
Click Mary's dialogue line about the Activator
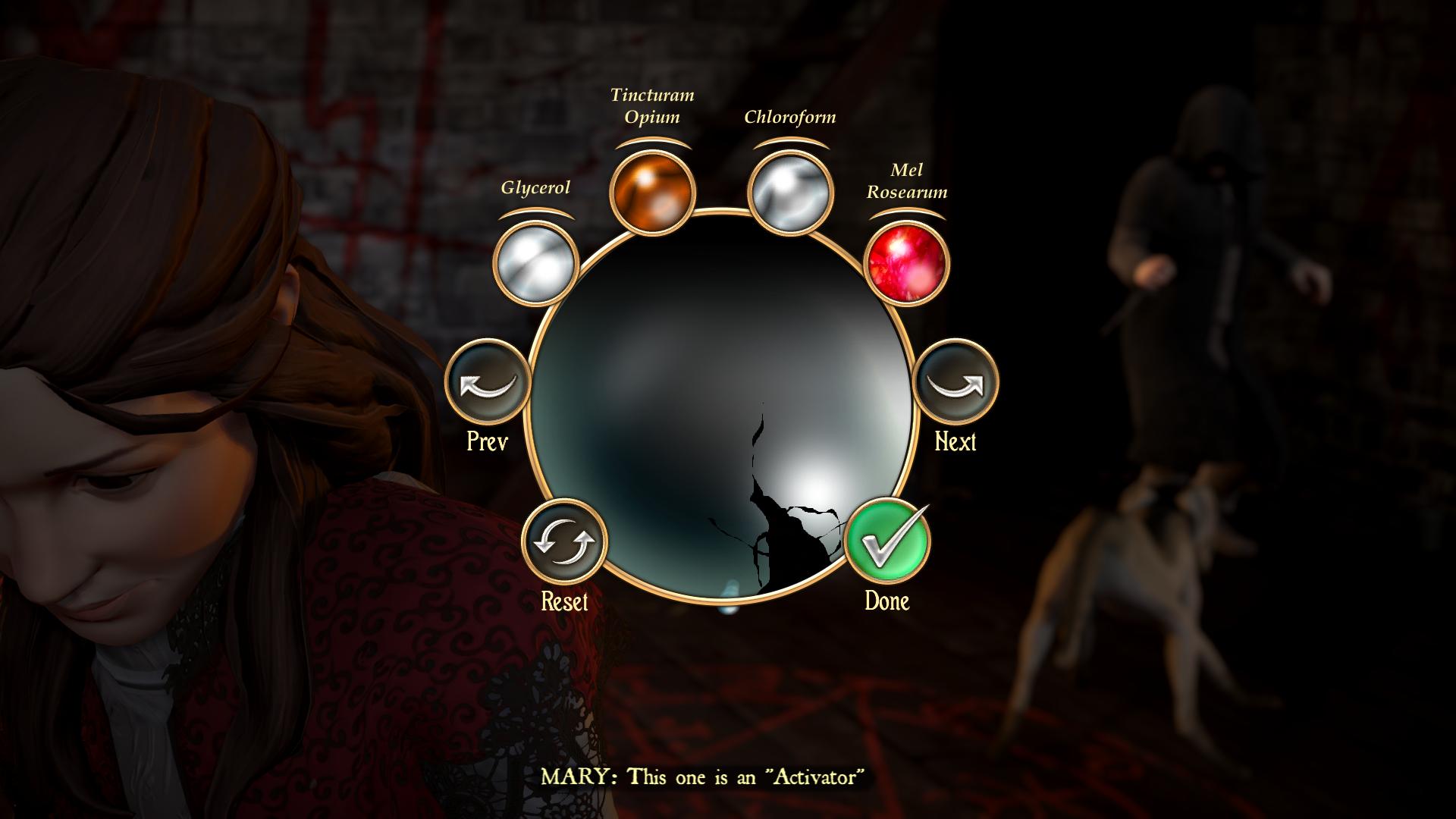tap(704, 776)
